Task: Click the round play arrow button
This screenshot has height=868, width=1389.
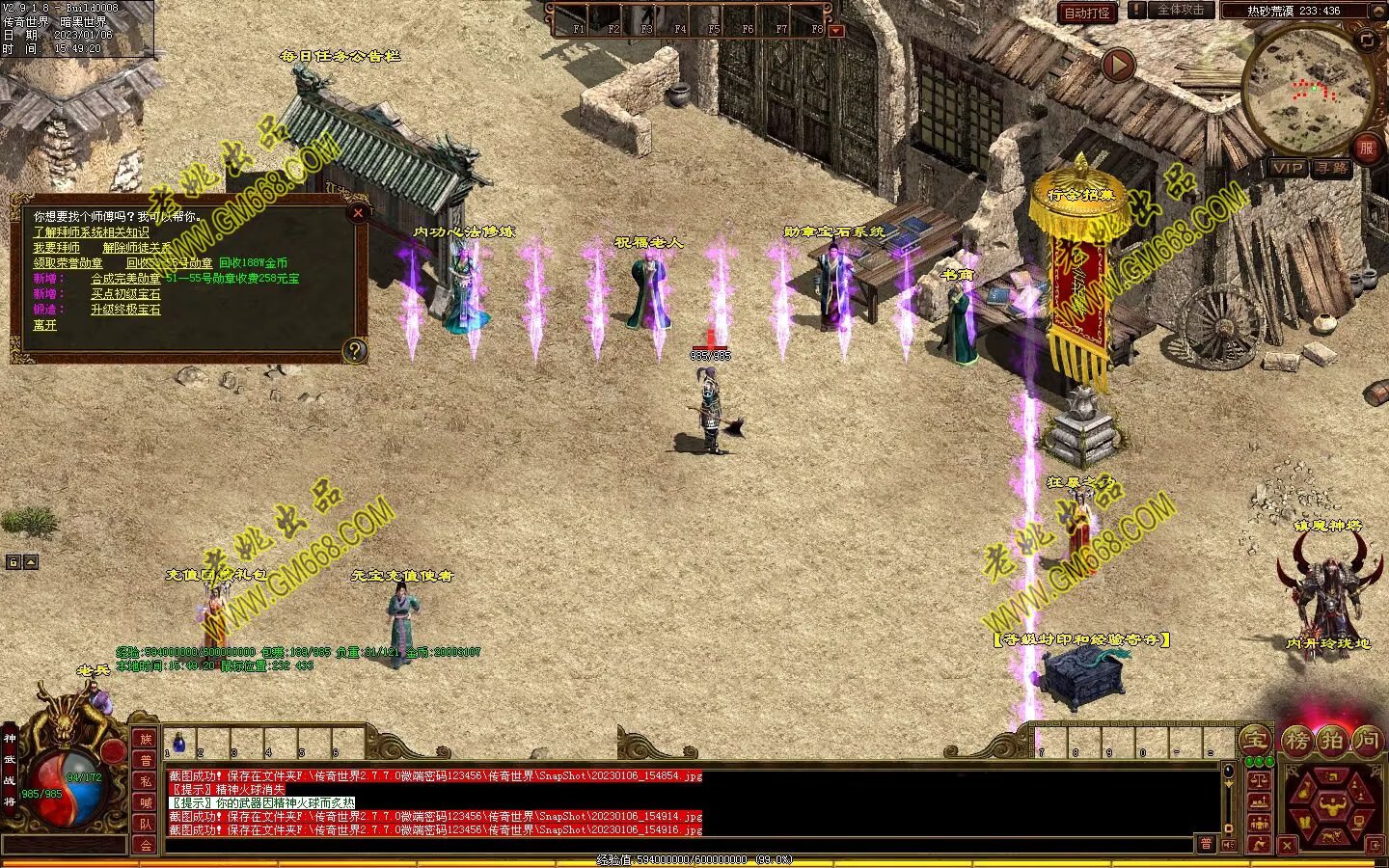Action: (1118, 66)
